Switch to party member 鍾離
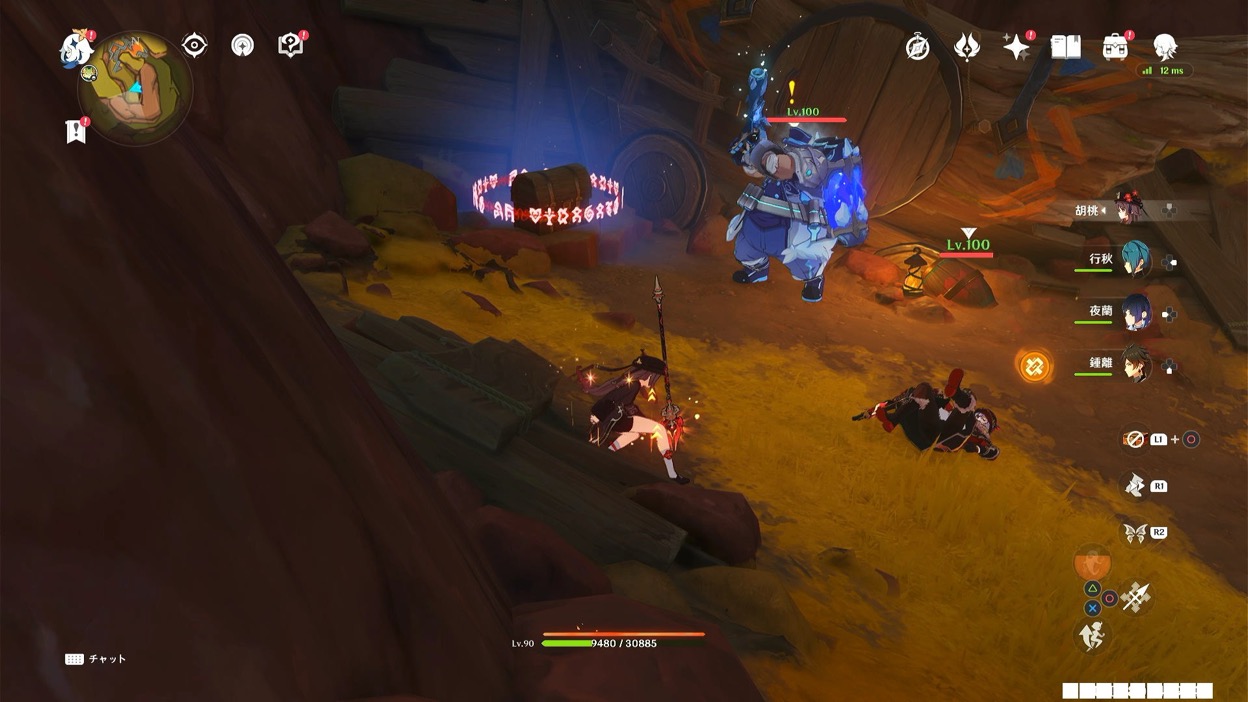Viewport: 1248px width, 702px height. click(1135, 364)
